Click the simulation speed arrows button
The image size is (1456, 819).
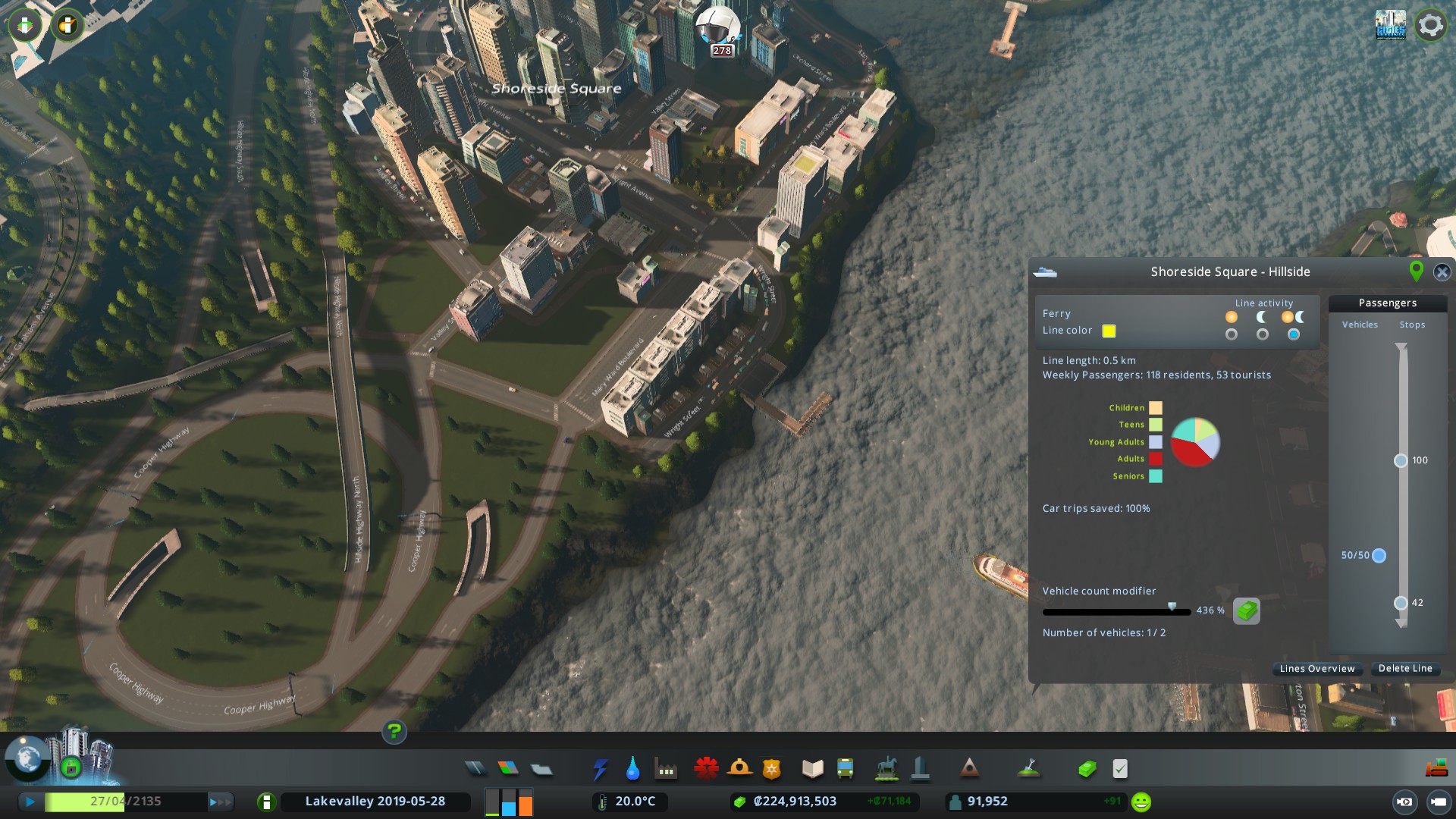point(220,802)
